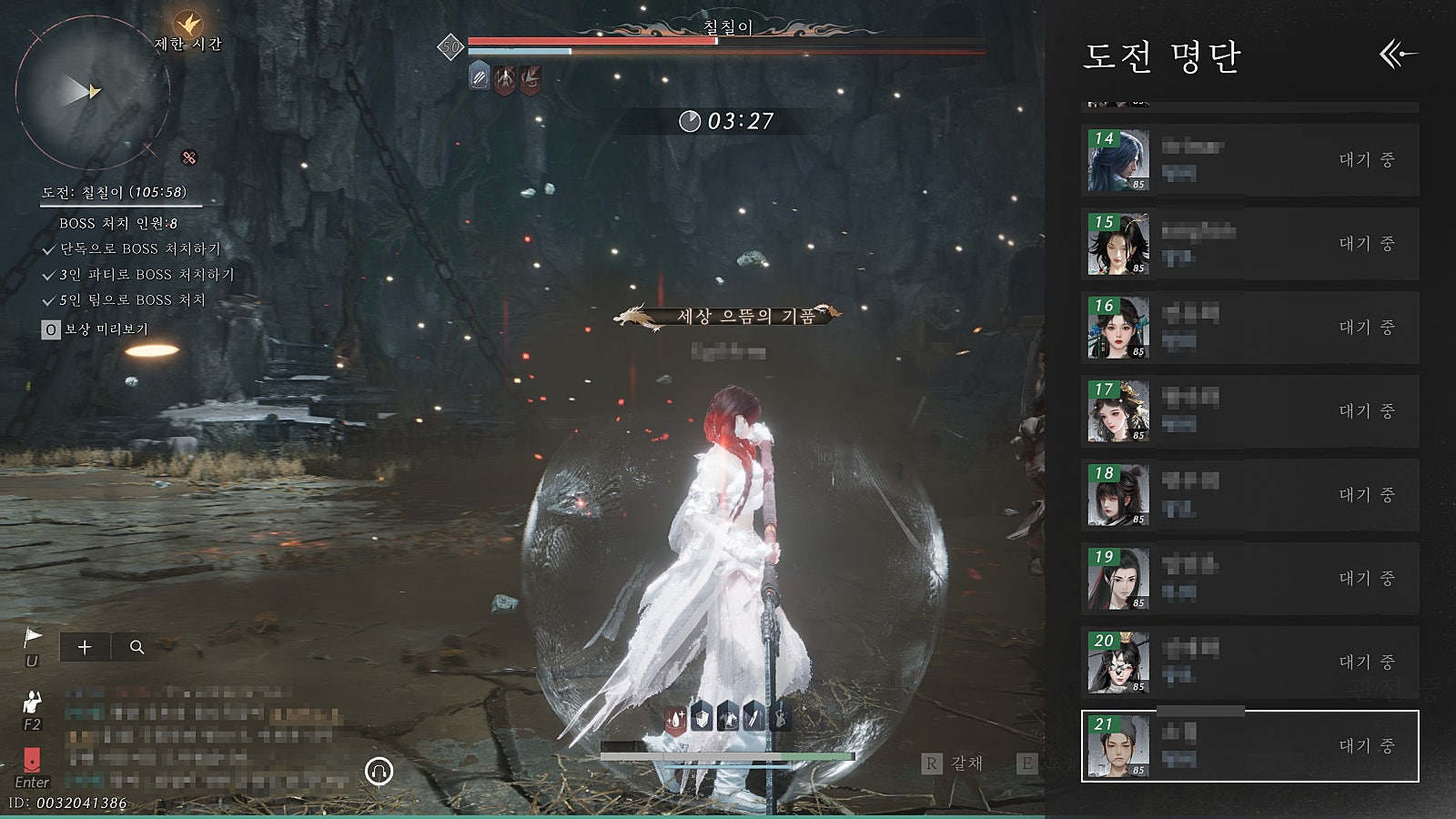Screen dimensions: 1456x819
Task: Click the flag icon on the left
Action: pyautogui.click(x=33, y=637)
